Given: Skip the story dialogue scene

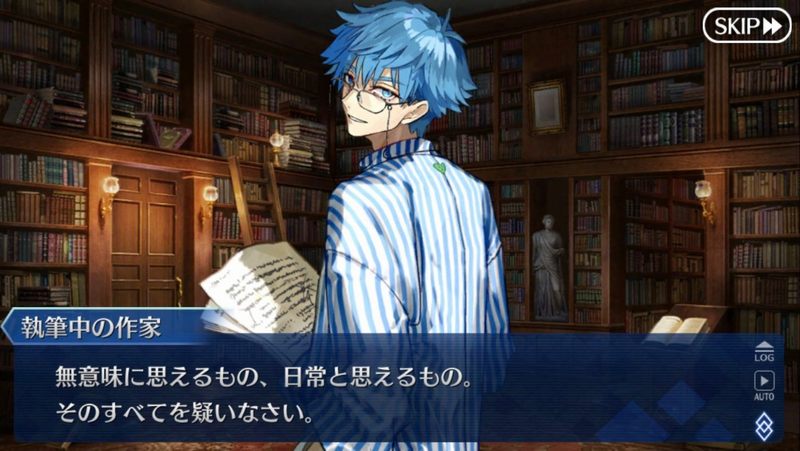Looking at the screenshot, I should 746,25.
